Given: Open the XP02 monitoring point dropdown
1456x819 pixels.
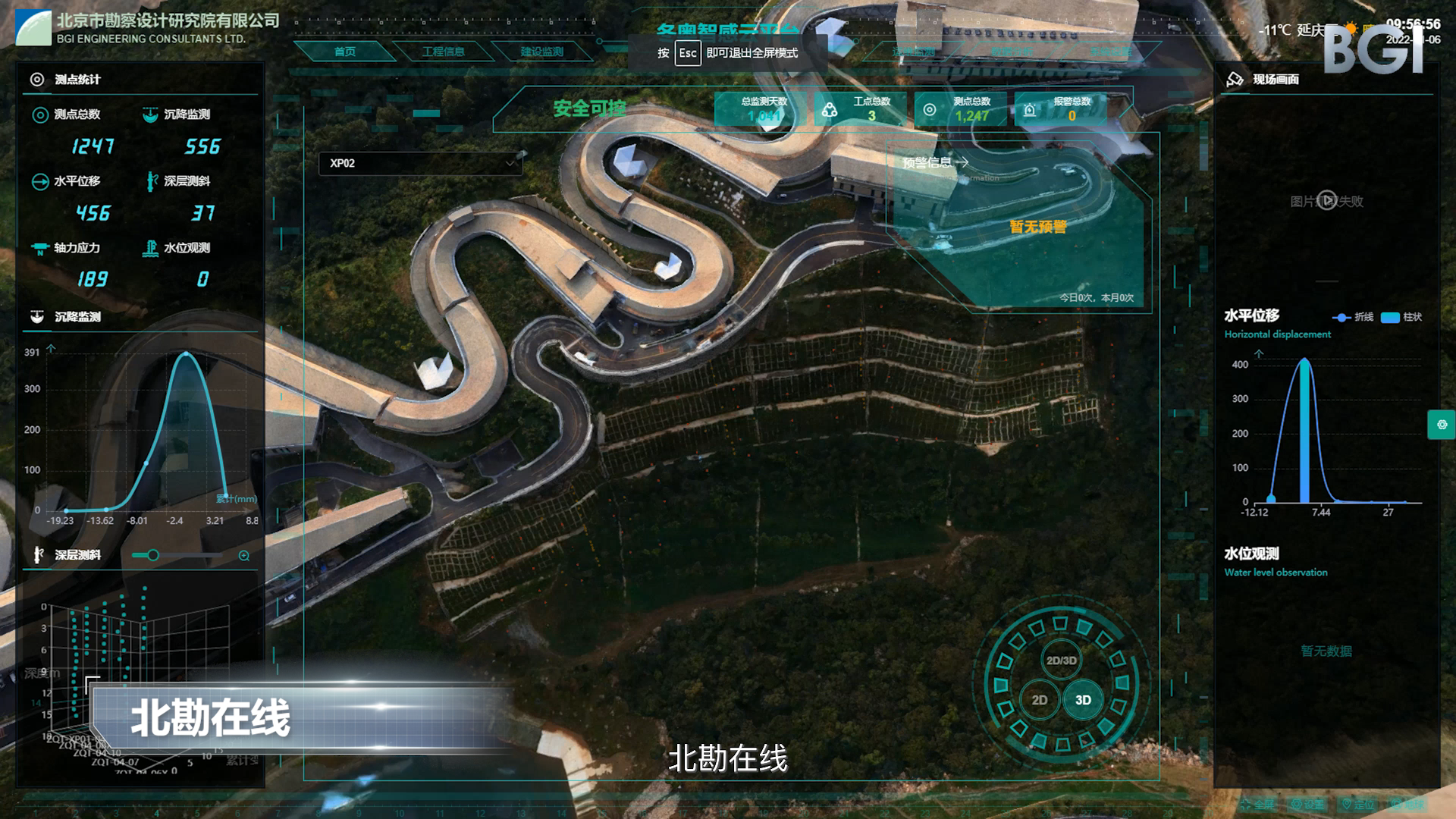Looking at the screenshot, I should pyautogui.click(x=421, y=163).
